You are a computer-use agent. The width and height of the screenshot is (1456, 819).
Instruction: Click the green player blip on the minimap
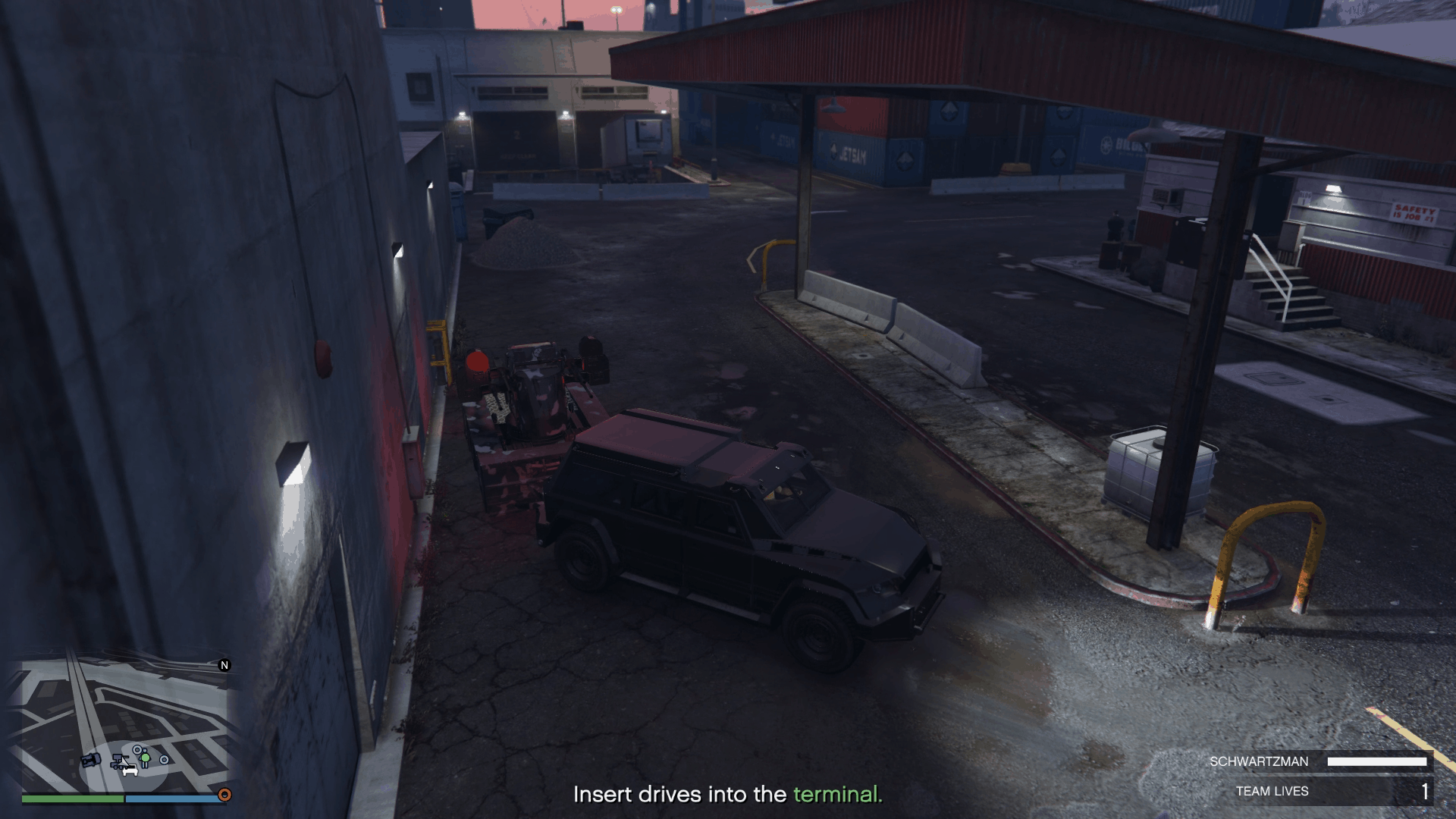click(x=145, y=758)
